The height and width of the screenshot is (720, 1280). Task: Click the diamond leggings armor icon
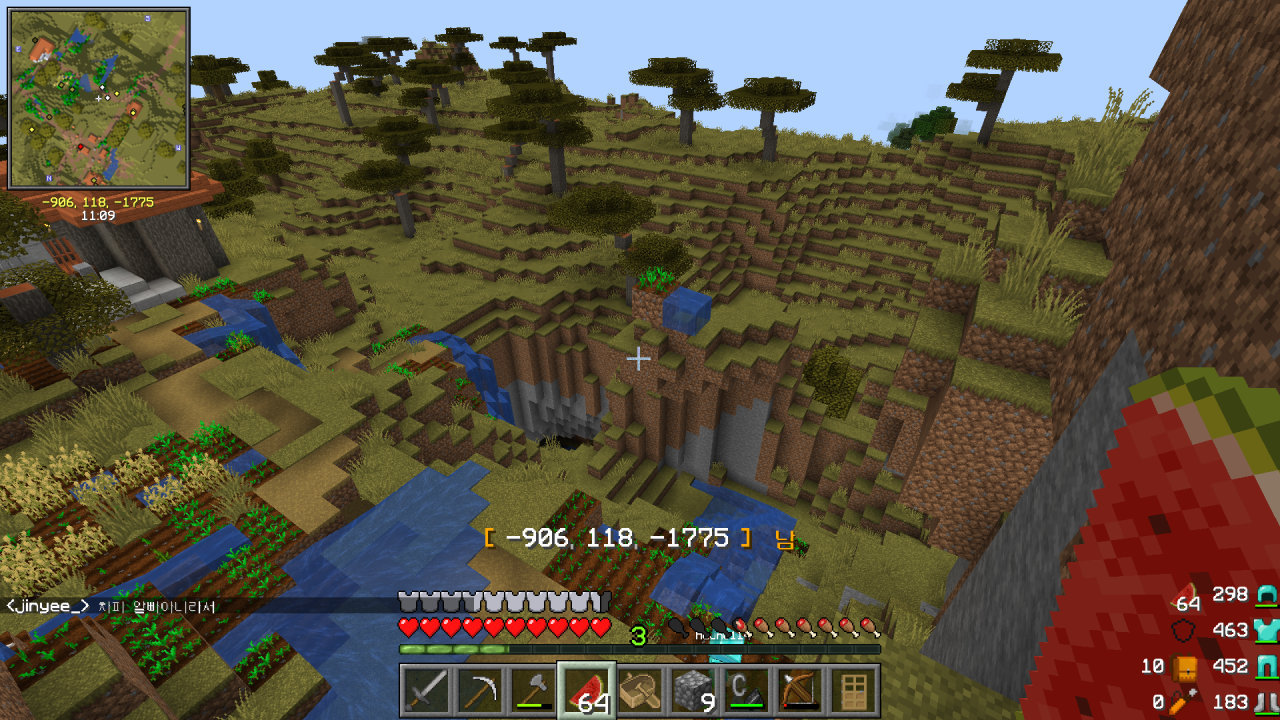point(1266,666)
